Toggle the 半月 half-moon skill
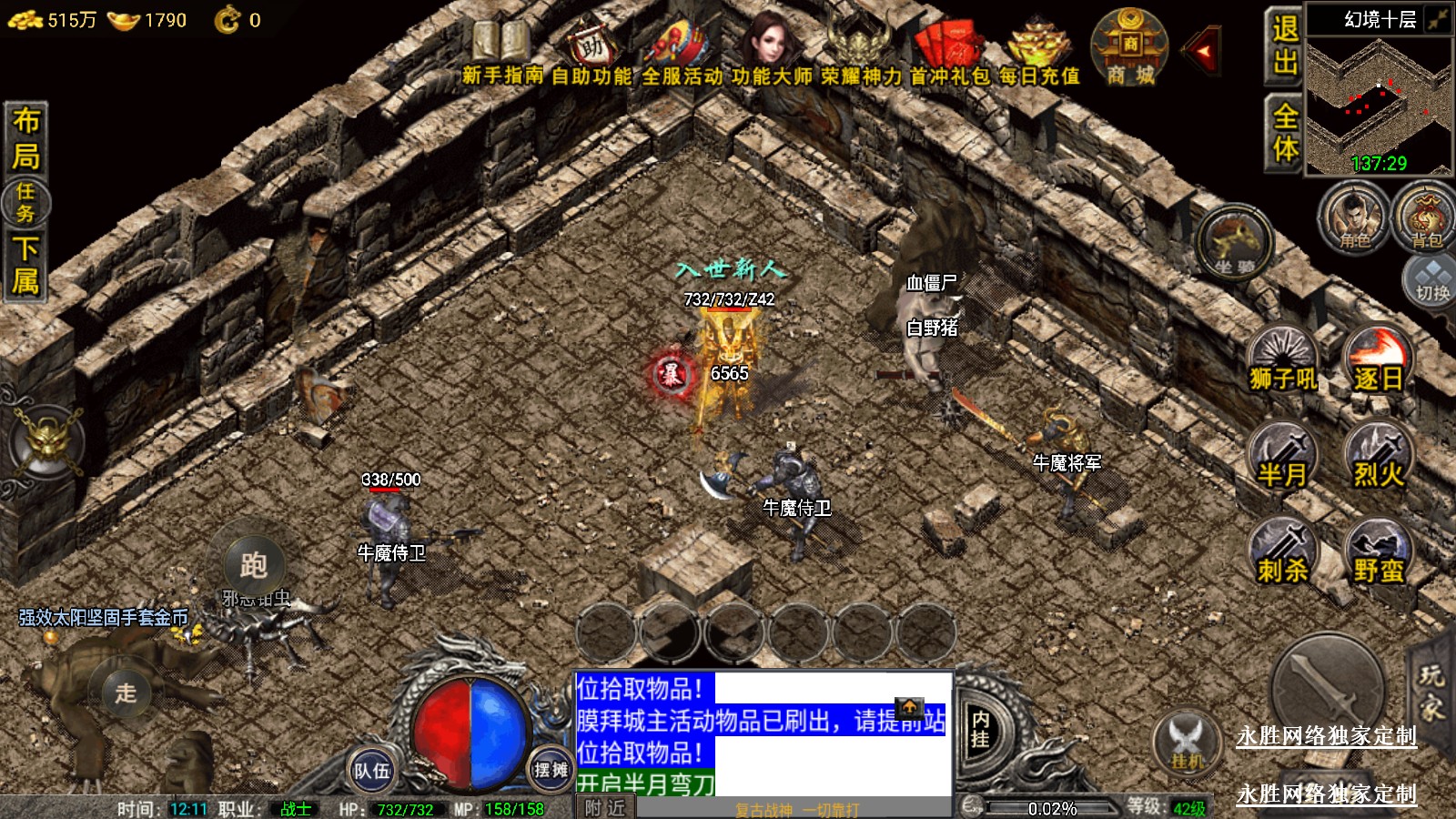The image size is (1456, 819). pyautogui.click(x=1283, y=457)
